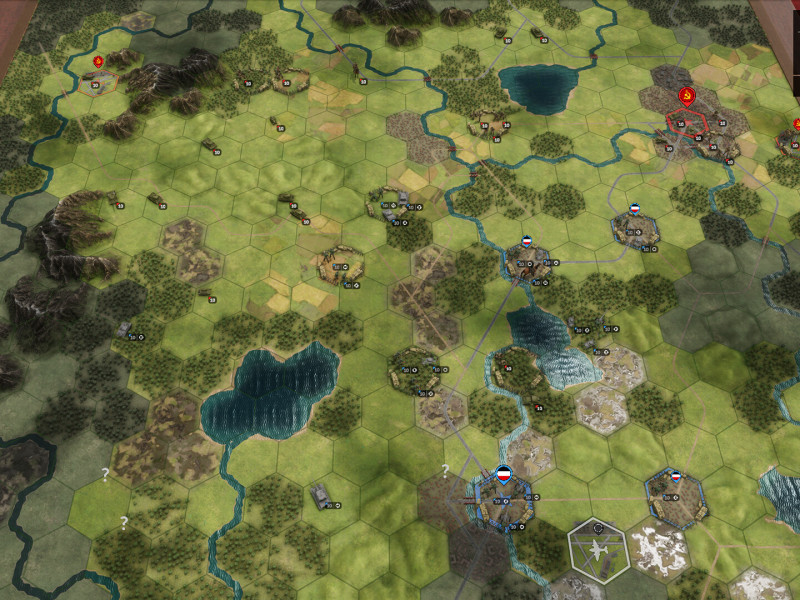
Task: Select the white-outlined airfield hex
Action: (x=598, y=549)
